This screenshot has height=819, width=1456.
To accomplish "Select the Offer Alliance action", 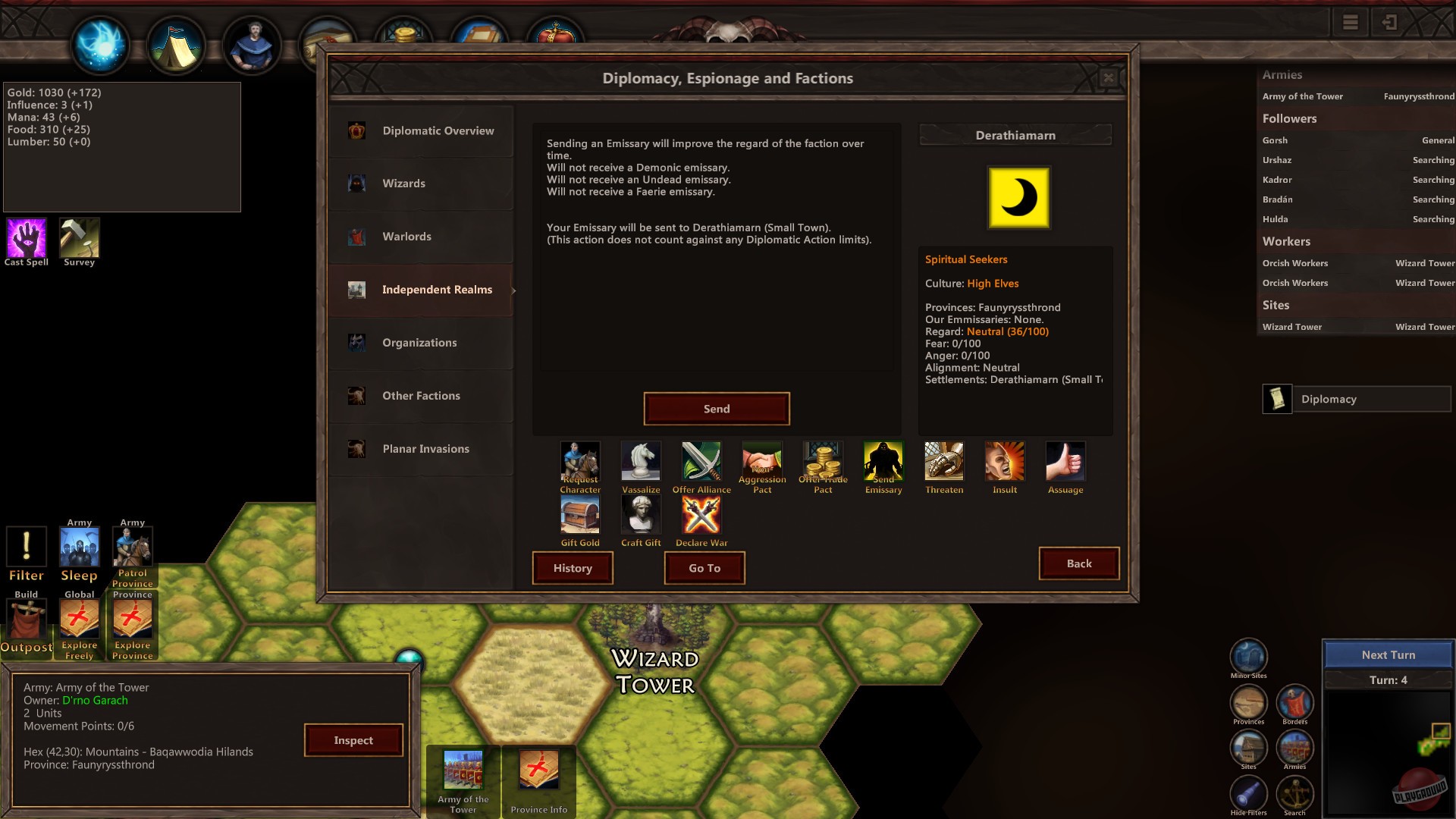I will (x=701, y=460).
